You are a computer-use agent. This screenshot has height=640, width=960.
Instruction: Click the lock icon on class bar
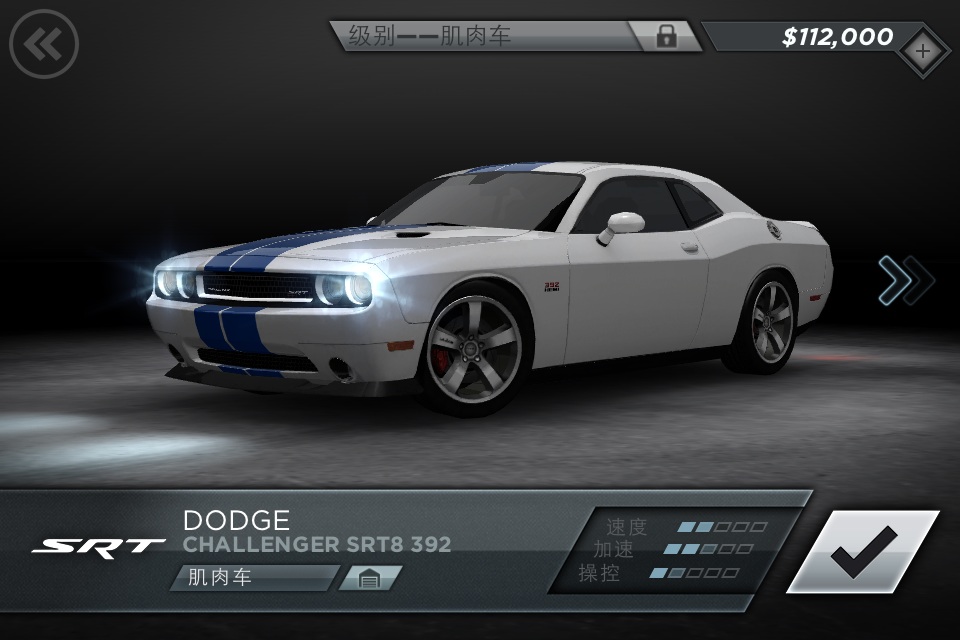tap(666, 37)
